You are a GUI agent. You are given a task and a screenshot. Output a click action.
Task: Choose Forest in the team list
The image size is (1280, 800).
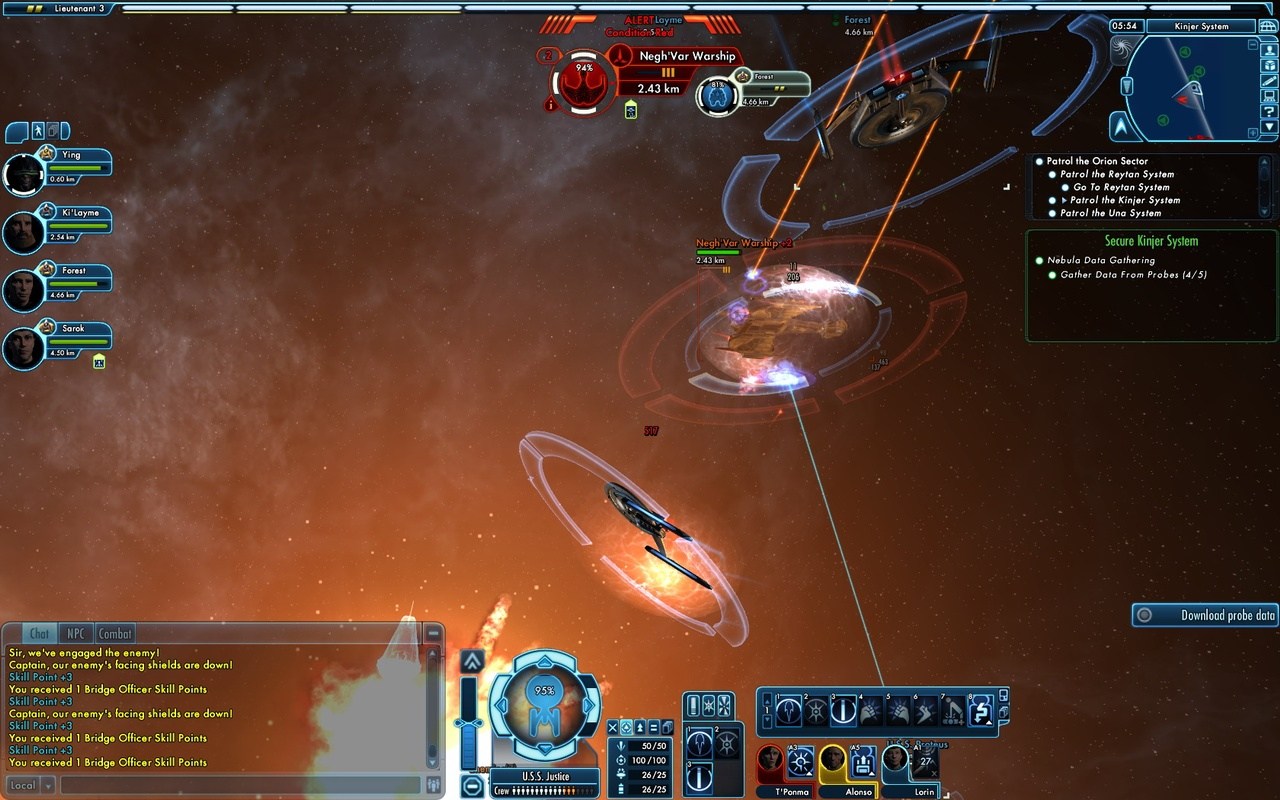click(22, 290)
